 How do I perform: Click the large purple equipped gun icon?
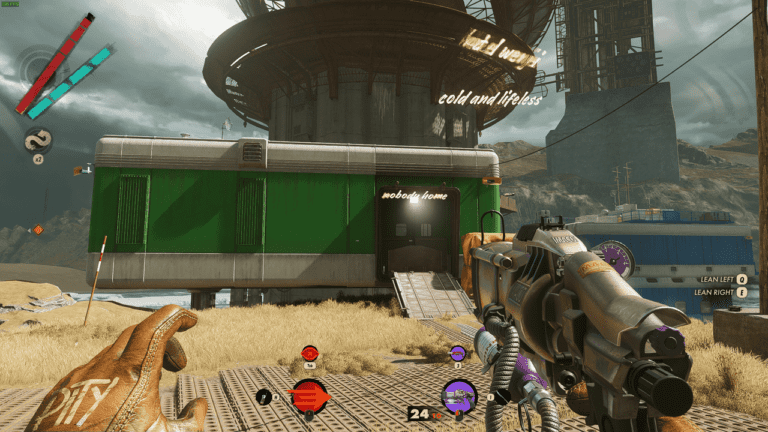459,396
